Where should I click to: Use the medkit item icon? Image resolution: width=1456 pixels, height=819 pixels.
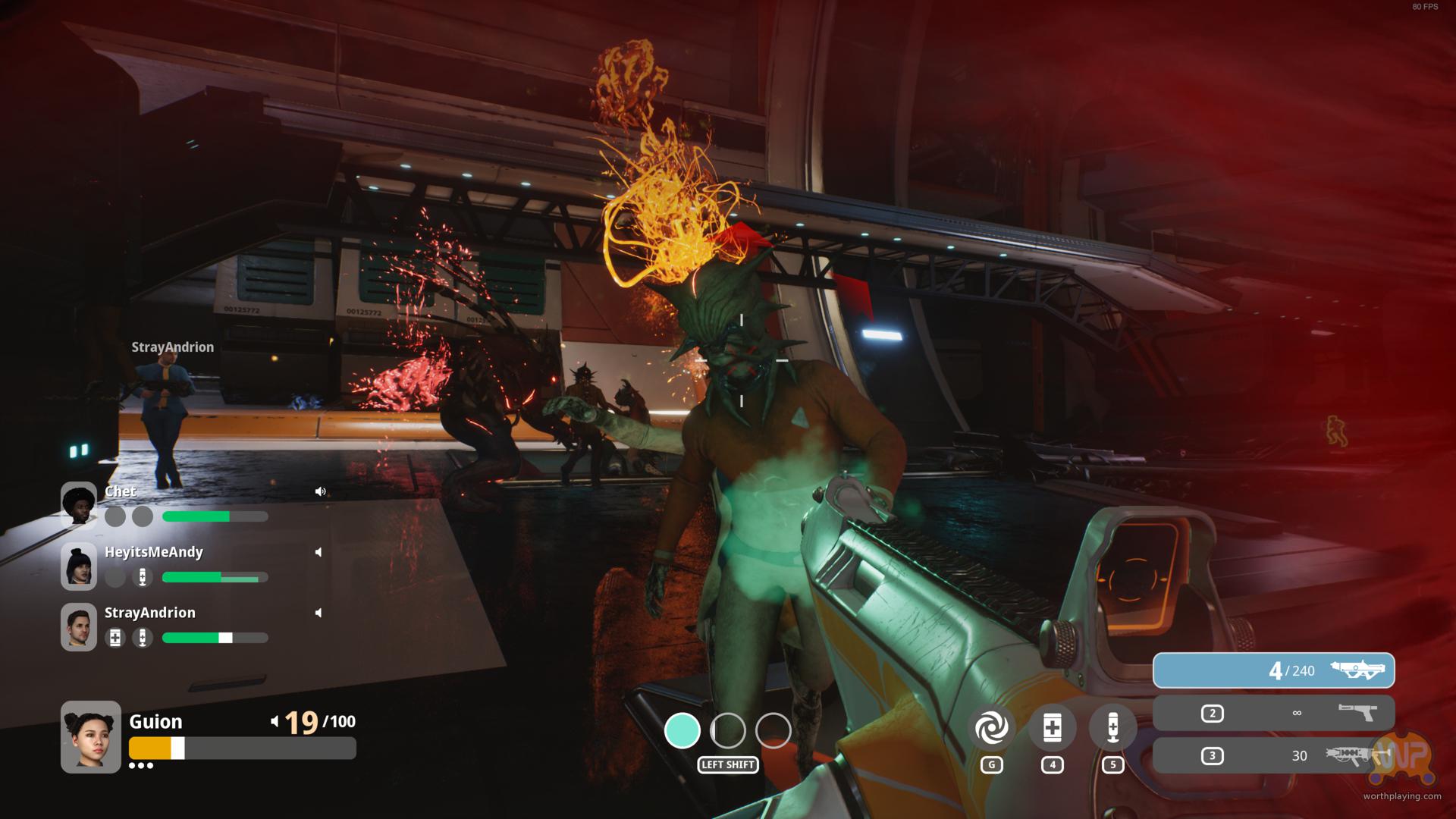1052,729
